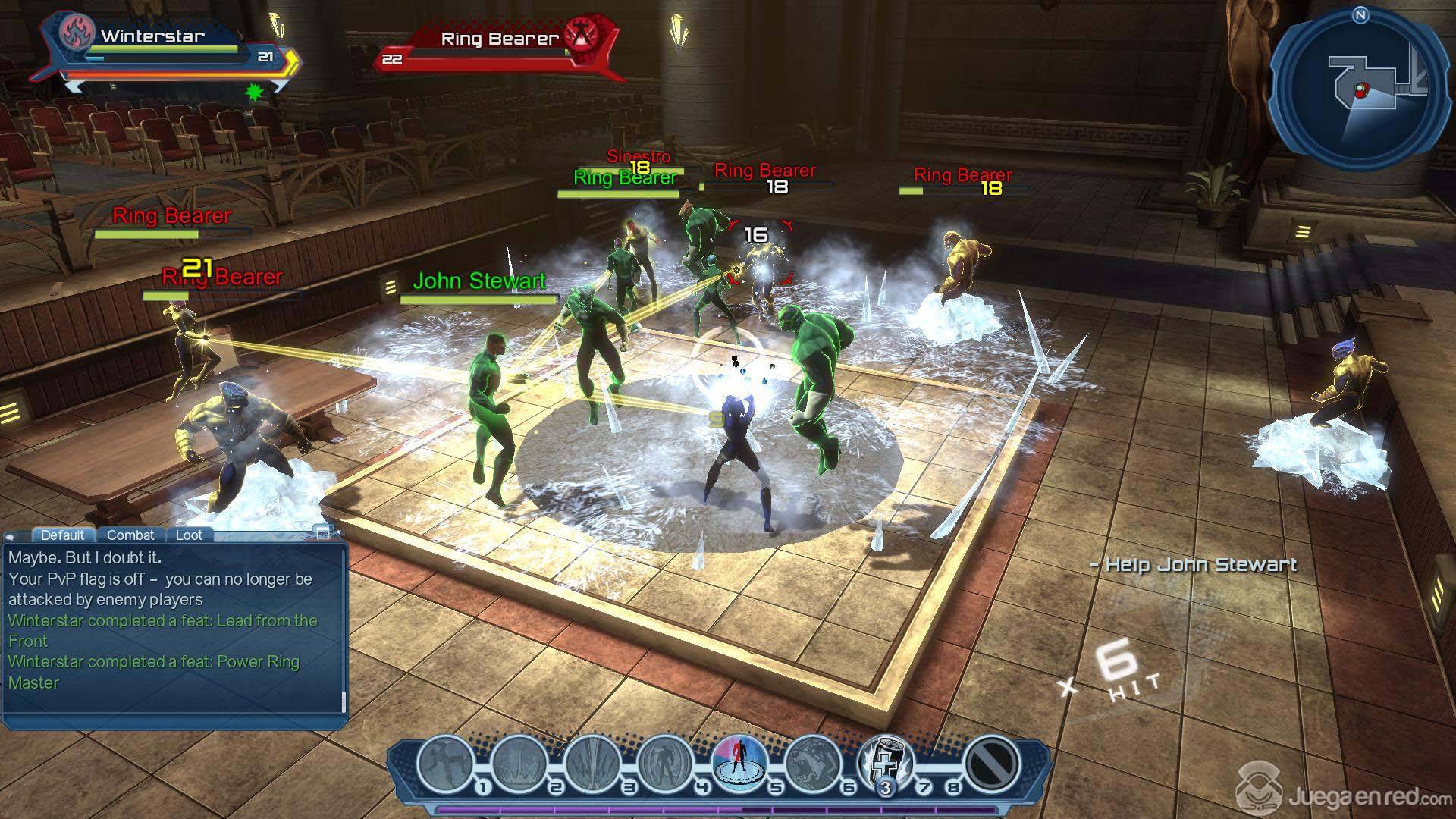The height and width of the screenshot is (819, 1456).
Task: Use the red-blue figure ability
Action: tap(739, 762)
